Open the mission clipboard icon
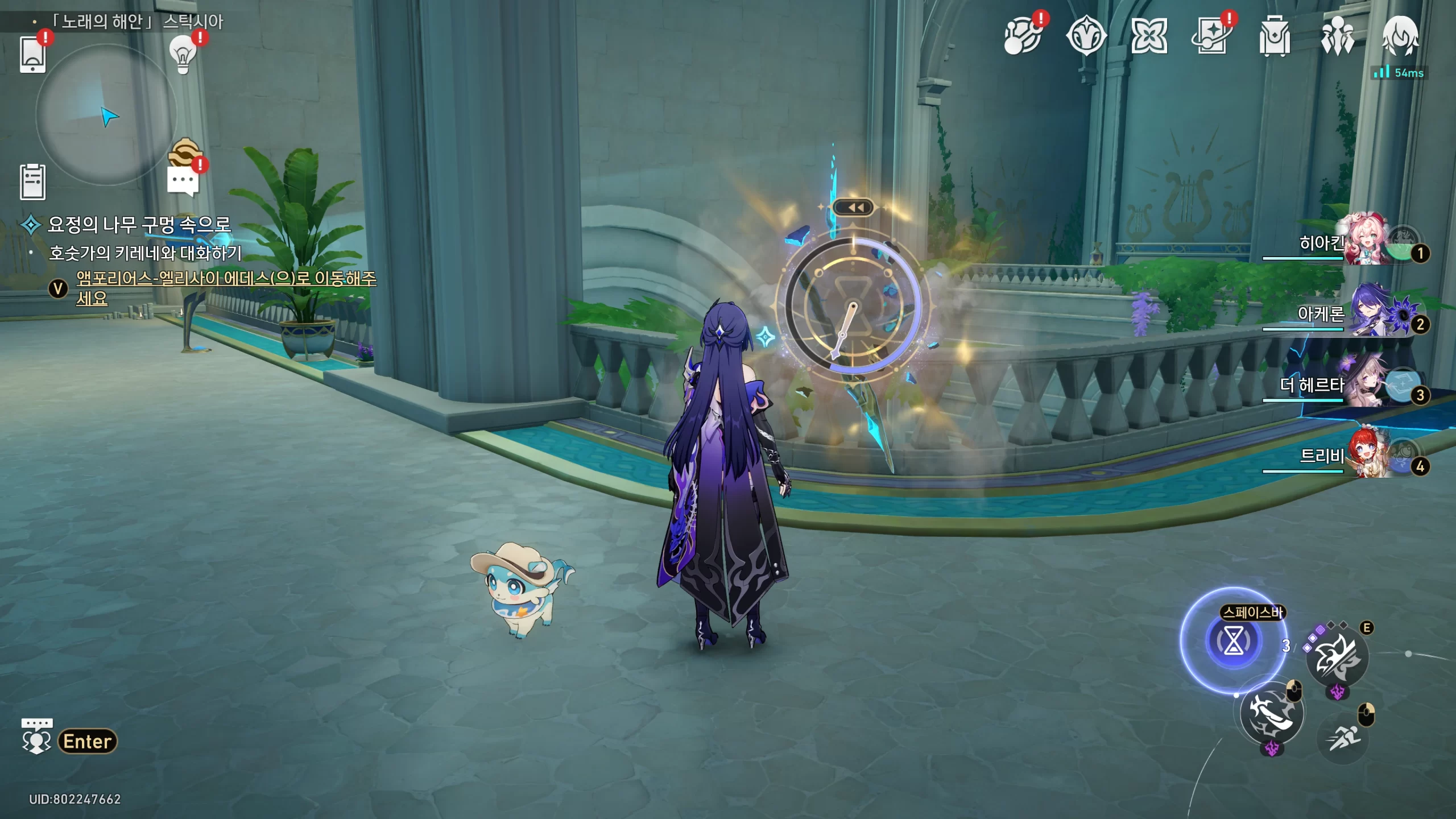Image resolution: width=1456 pixels, height=819 pixels. (x=32, y=182)
